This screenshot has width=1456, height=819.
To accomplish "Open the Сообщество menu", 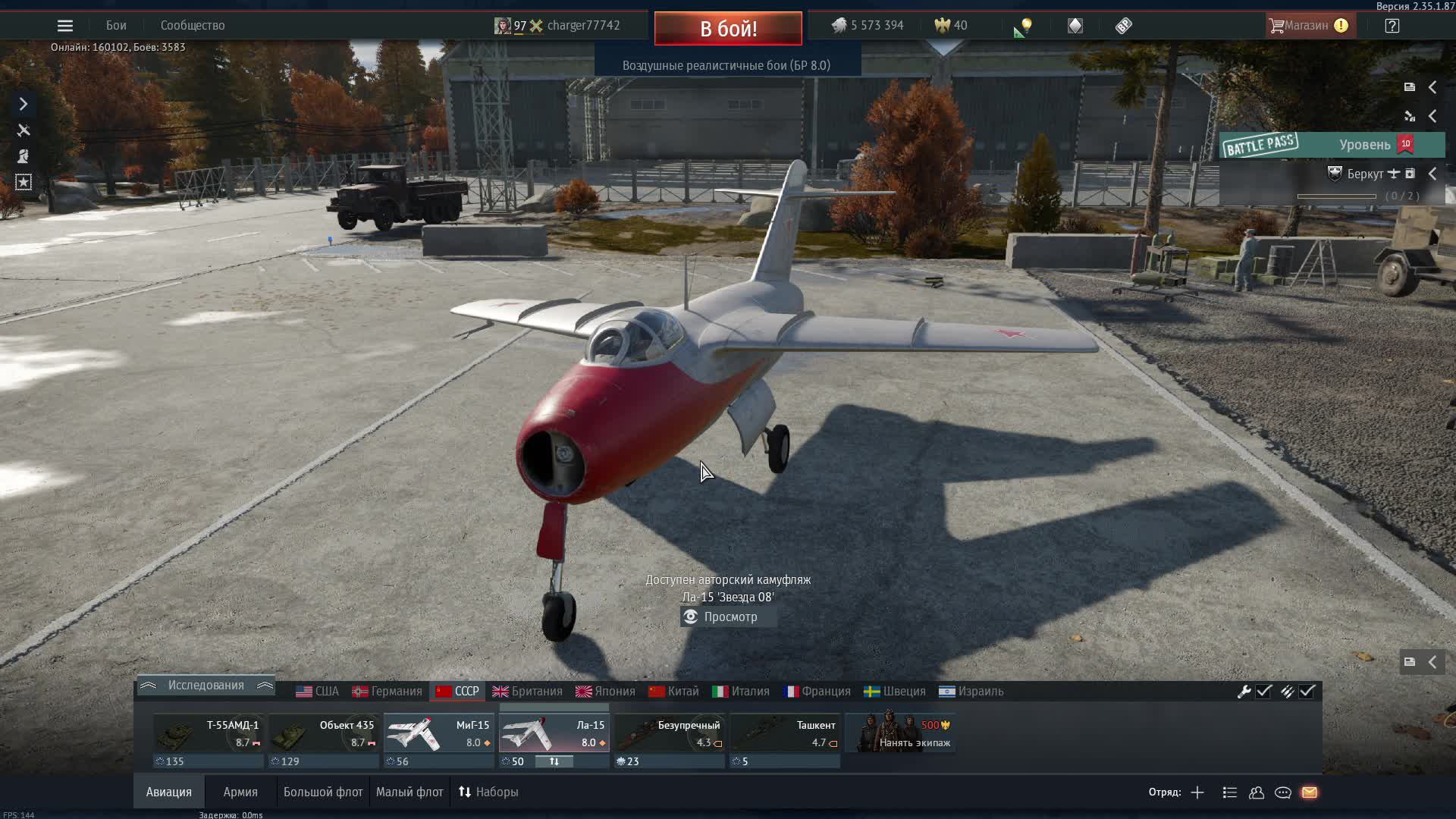I will 193,26.
